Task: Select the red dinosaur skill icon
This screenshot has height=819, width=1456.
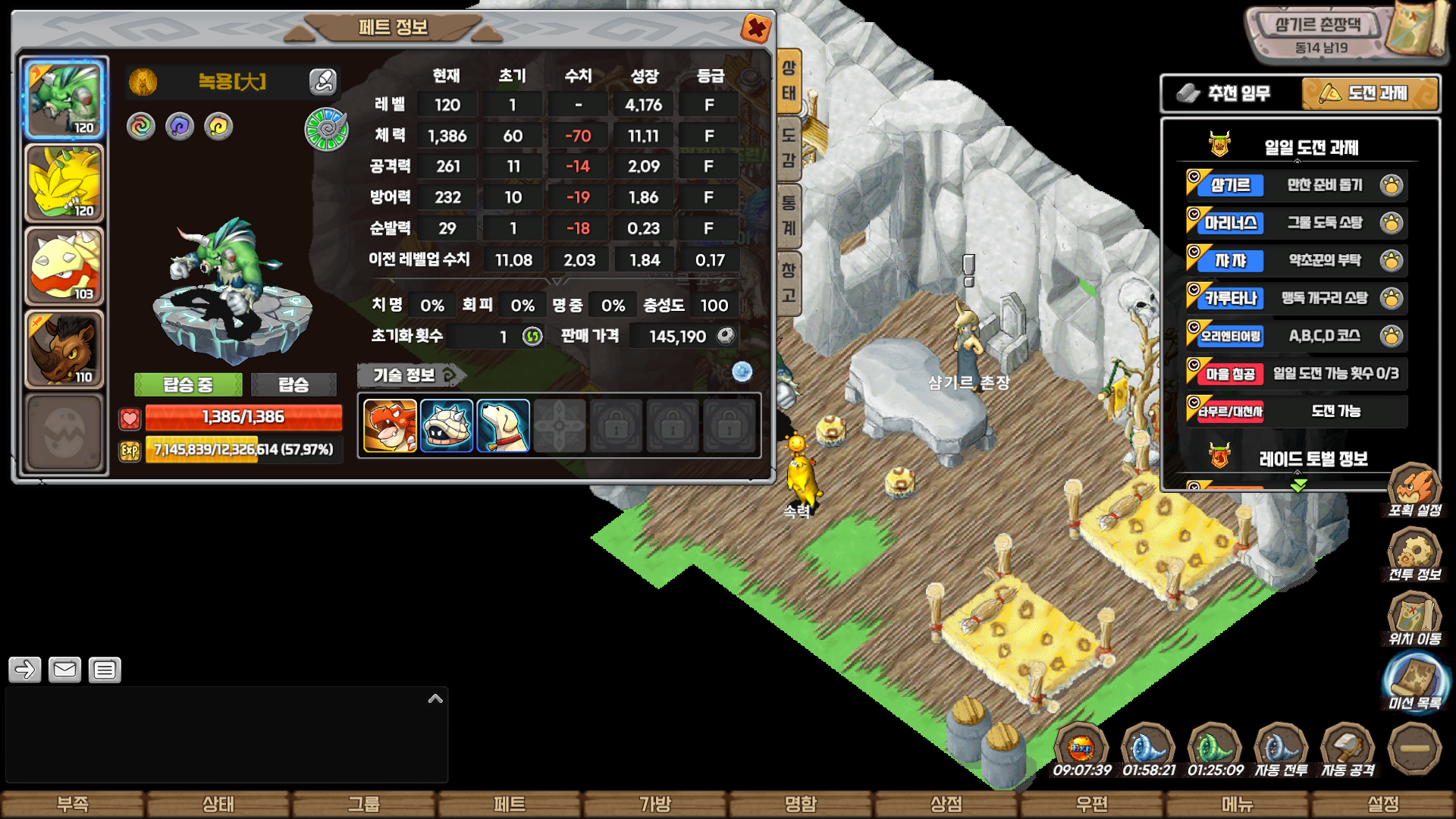Action: point(390,426)
